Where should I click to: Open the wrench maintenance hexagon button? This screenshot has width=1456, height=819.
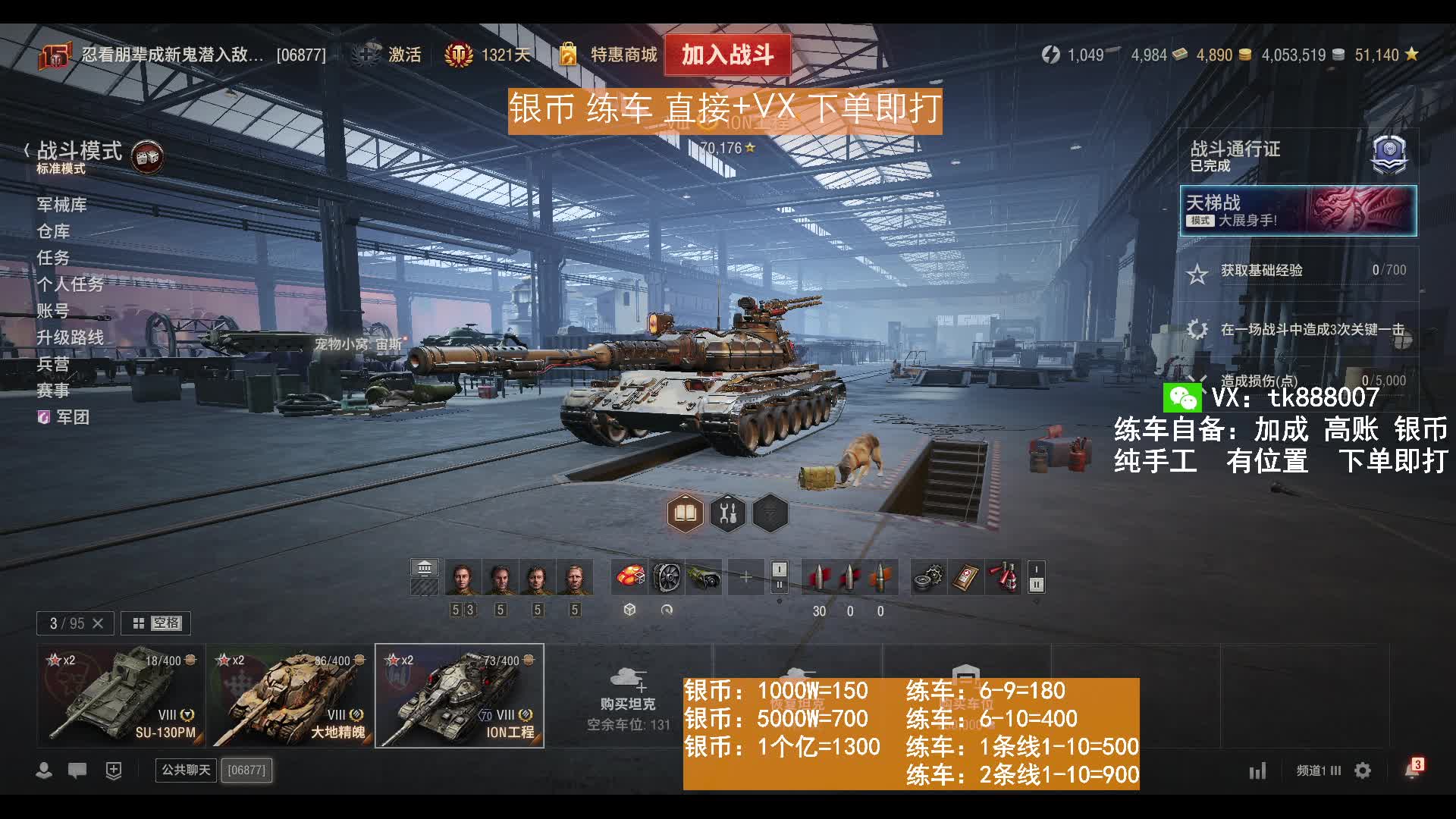728,513
